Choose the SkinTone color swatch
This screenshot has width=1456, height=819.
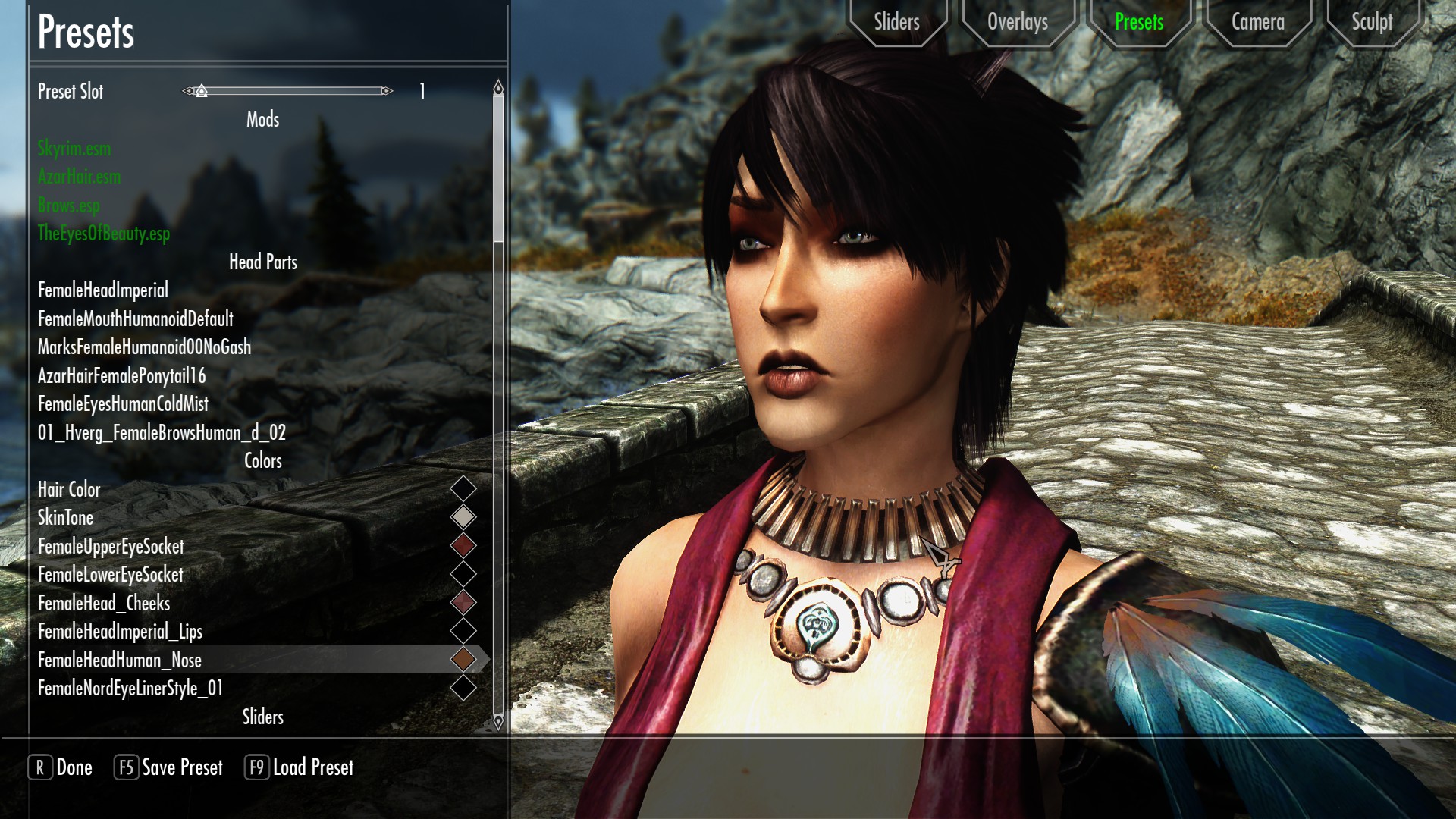point(463,517)
